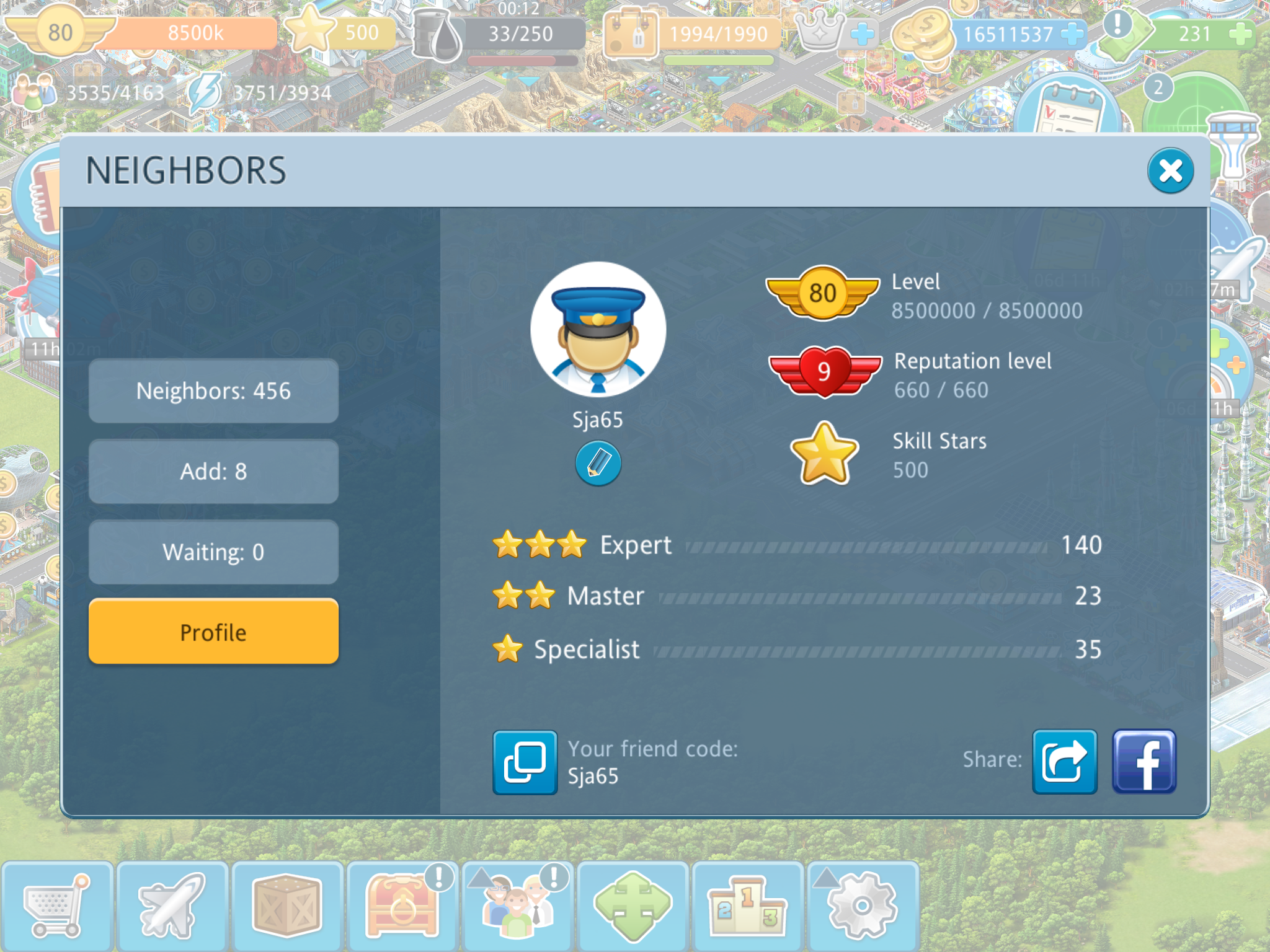Add coins with the blue plus button
Image resolution: width=1270 pixels, height=952 pixels.
(1072, 33)
